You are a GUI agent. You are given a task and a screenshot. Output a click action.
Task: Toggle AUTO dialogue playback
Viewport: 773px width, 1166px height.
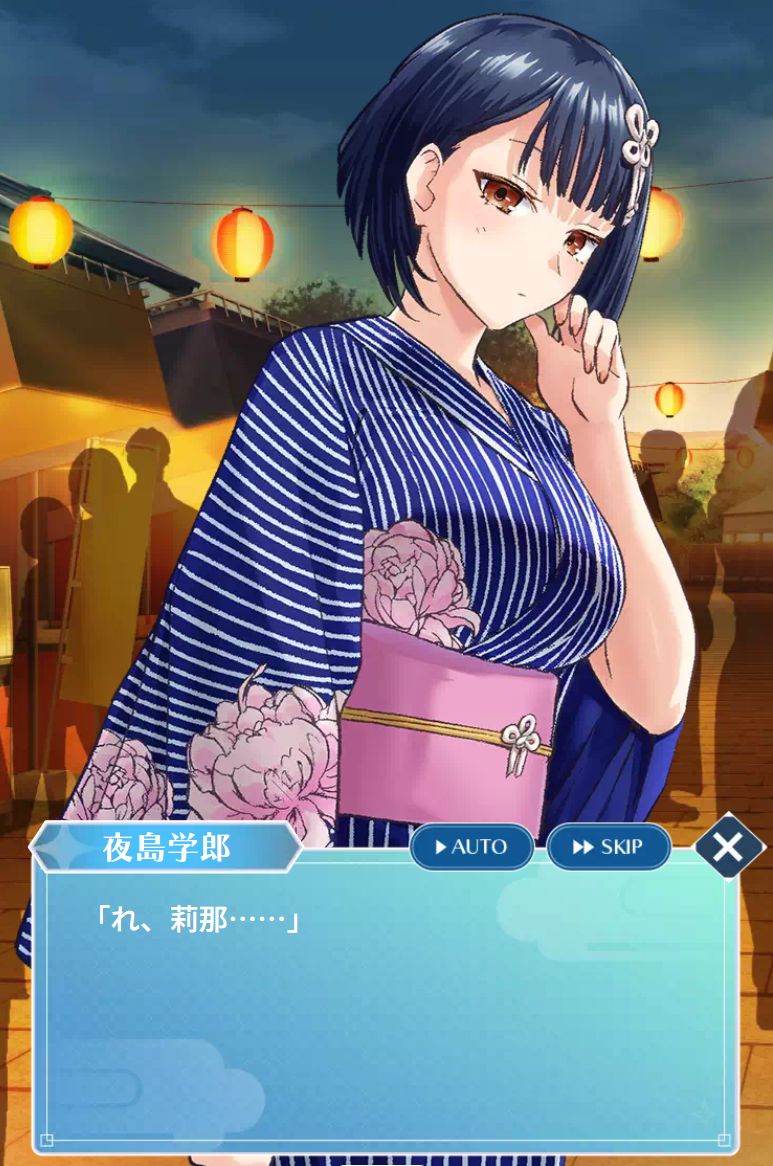click(471, 847)
